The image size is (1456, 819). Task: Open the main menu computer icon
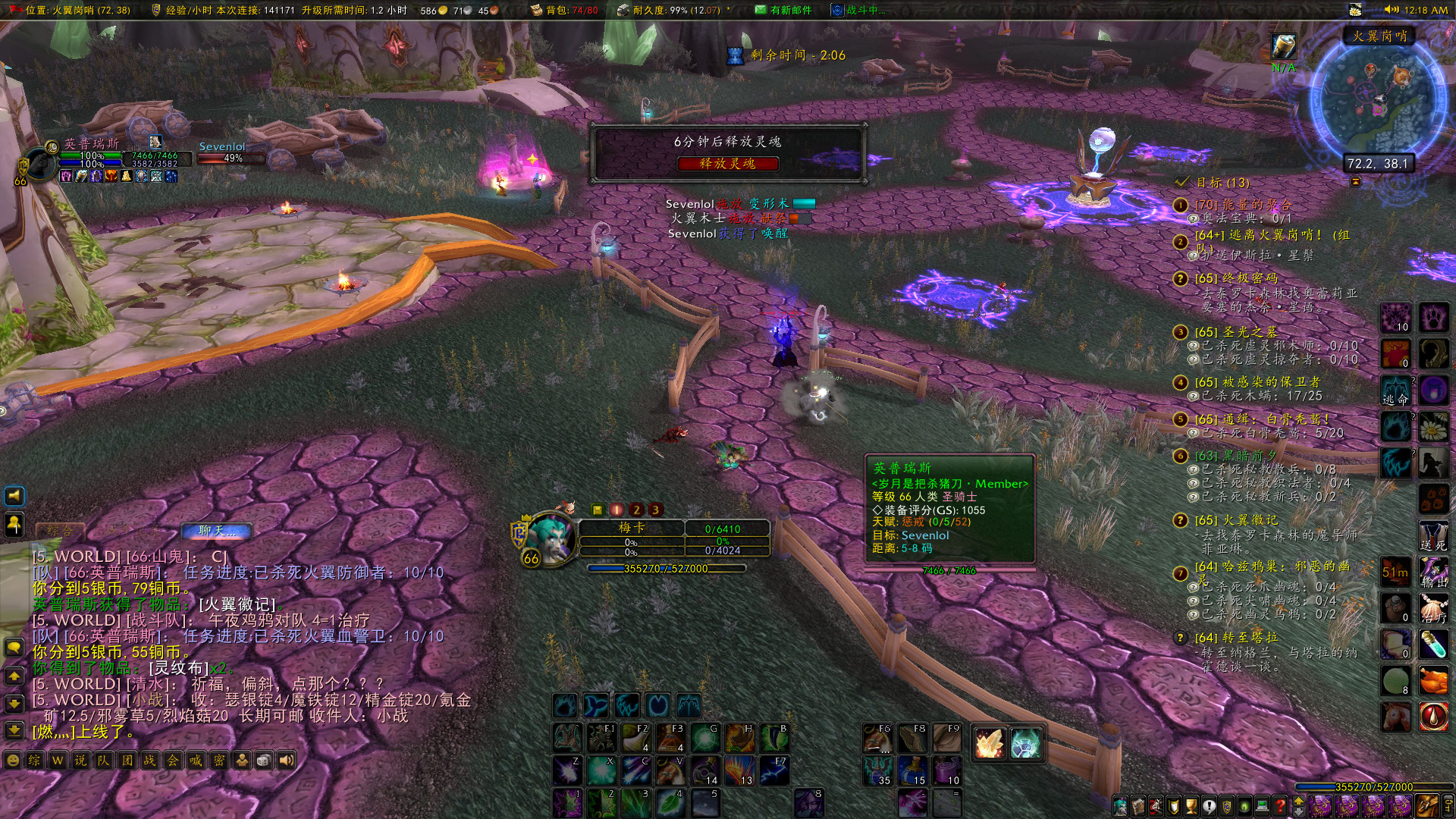click(1262, 806)
